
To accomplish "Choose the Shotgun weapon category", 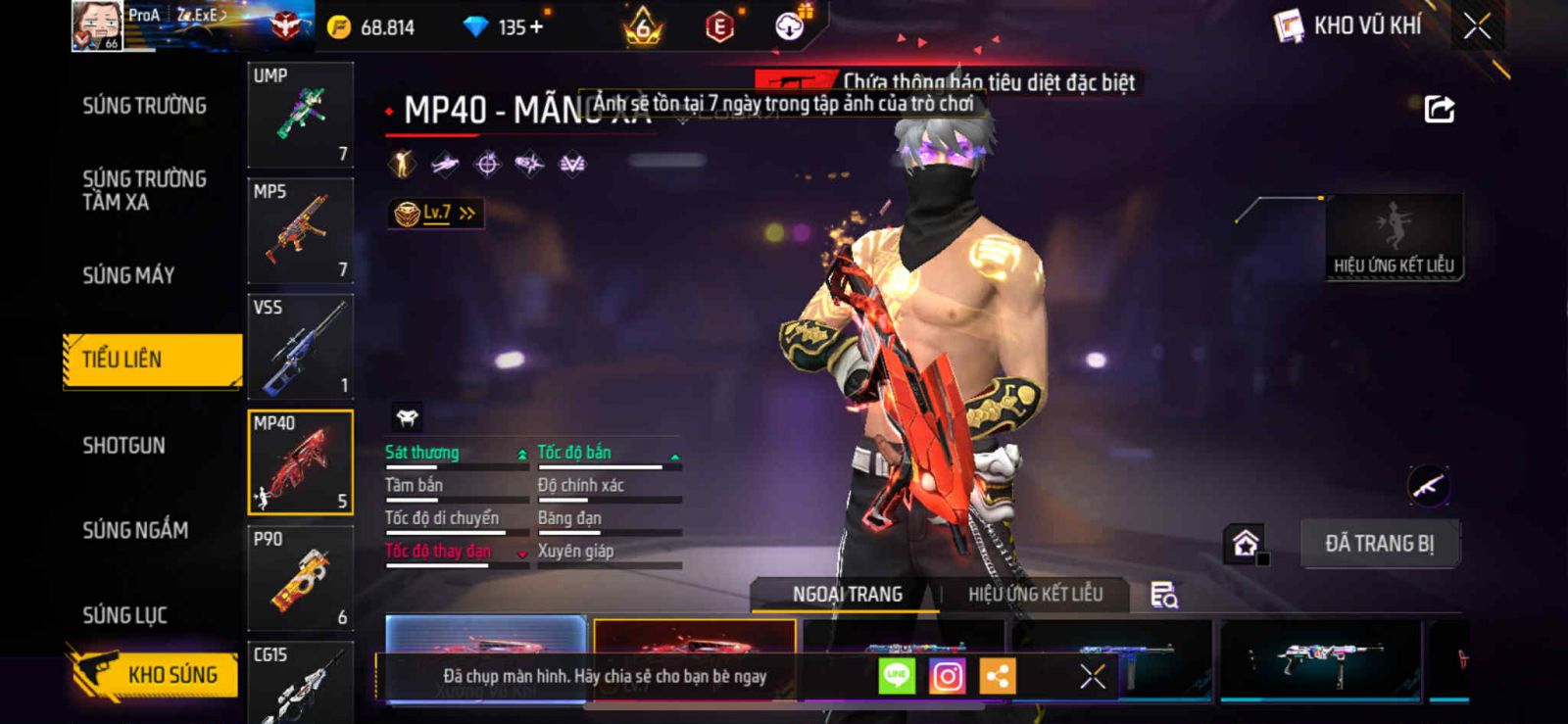I will coord(123,446).
